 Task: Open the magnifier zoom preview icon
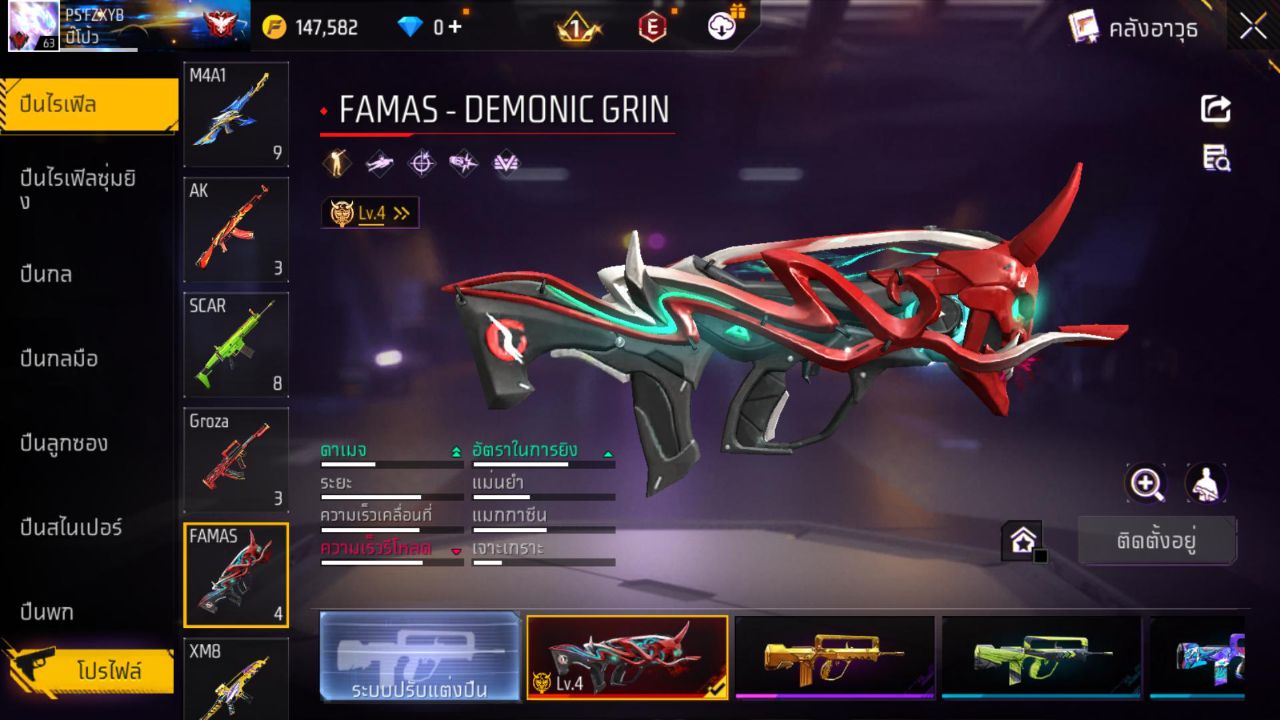tap(1146, 483)
